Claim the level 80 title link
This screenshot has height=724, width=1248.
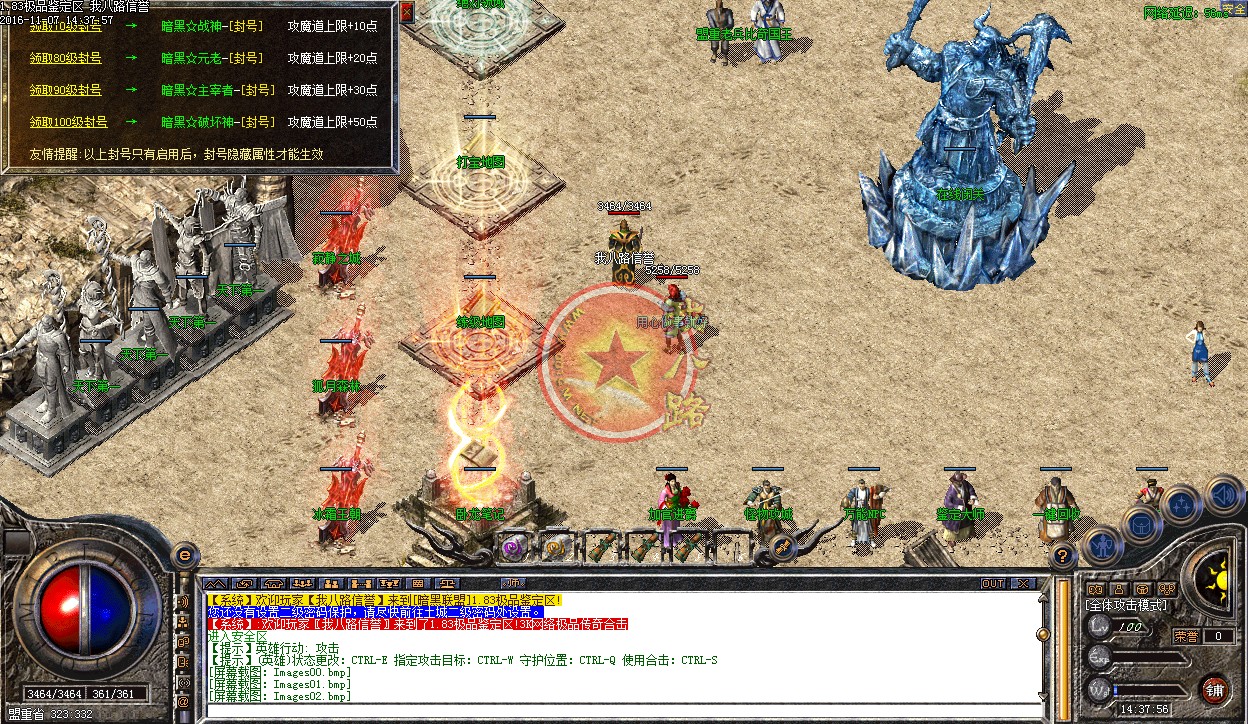pos(65,59)
